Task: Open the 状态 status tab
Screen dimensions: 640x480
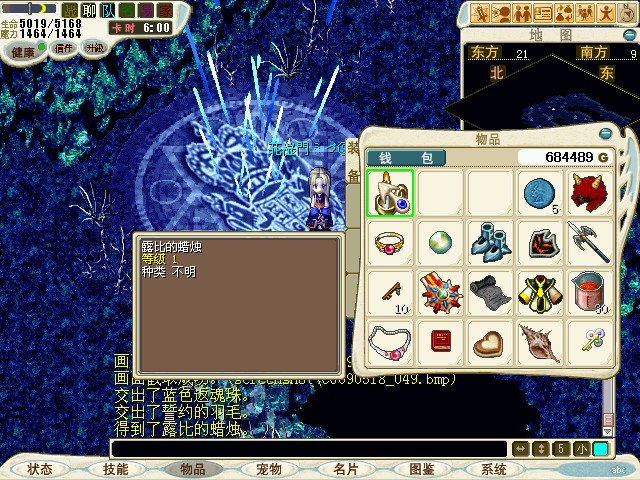Action: coord(40,469)
